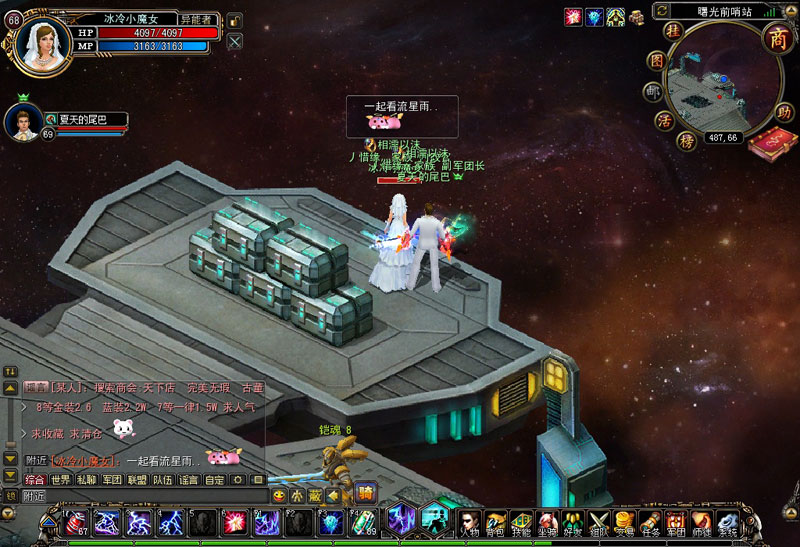
Task: Click the 骑 mount button
Action: [x=366, y=492]
